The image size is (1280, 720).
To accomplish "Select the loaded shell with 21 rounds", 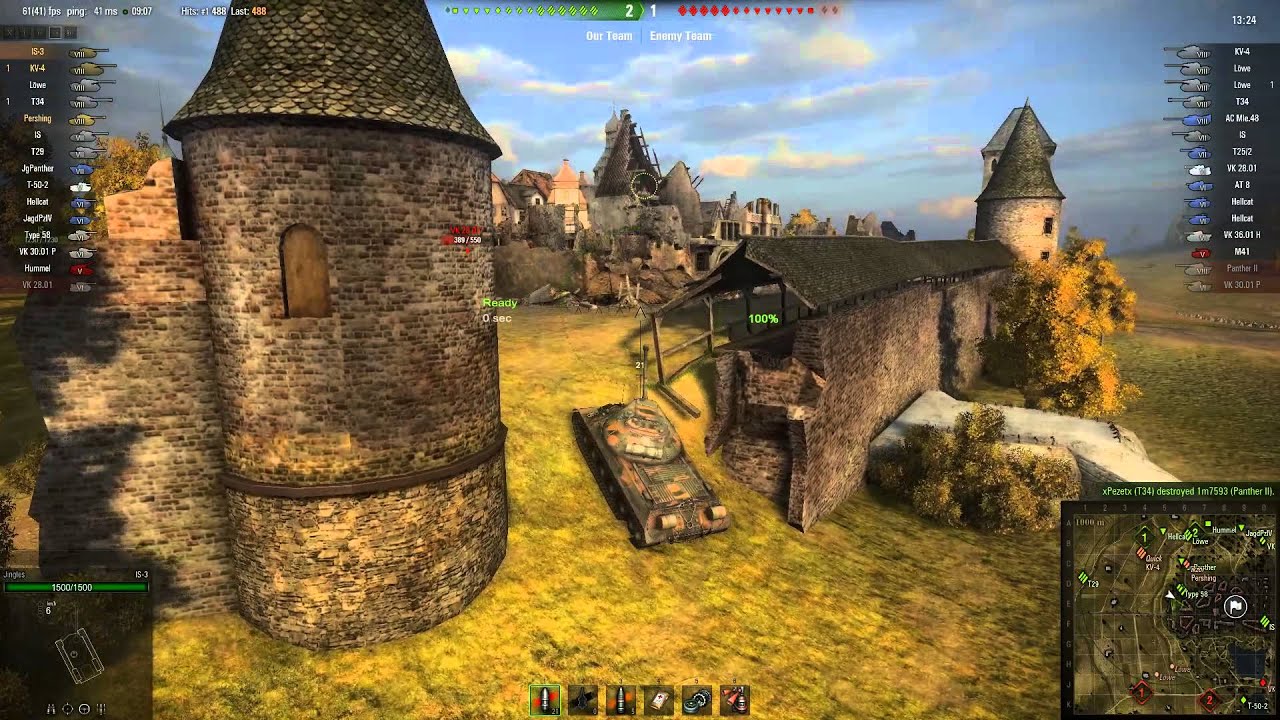I will pyautogui.click(x=545, y=700).
